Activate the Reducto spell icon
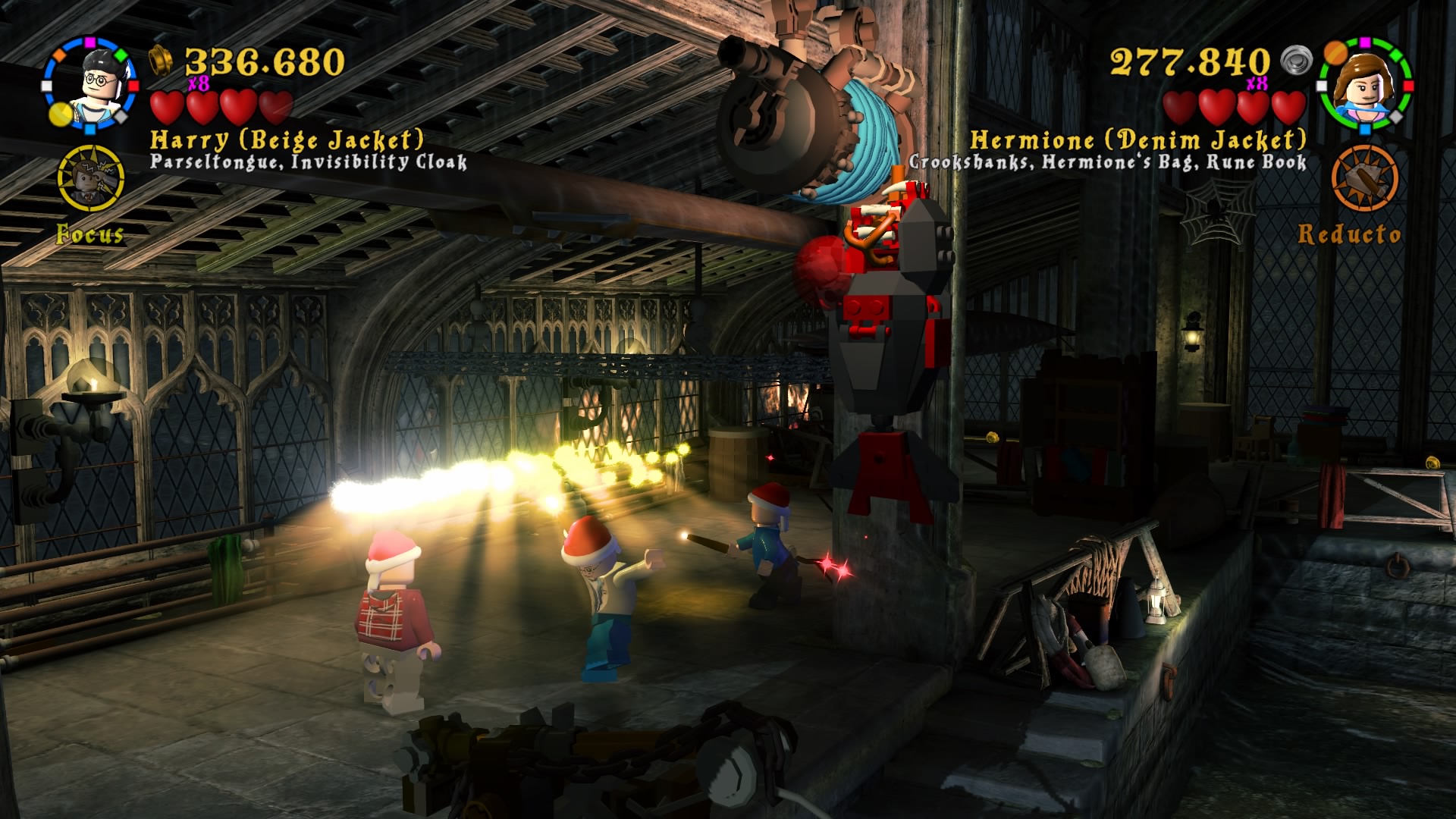This screenshot has height=819, width=1456. tap(1365, 179)
